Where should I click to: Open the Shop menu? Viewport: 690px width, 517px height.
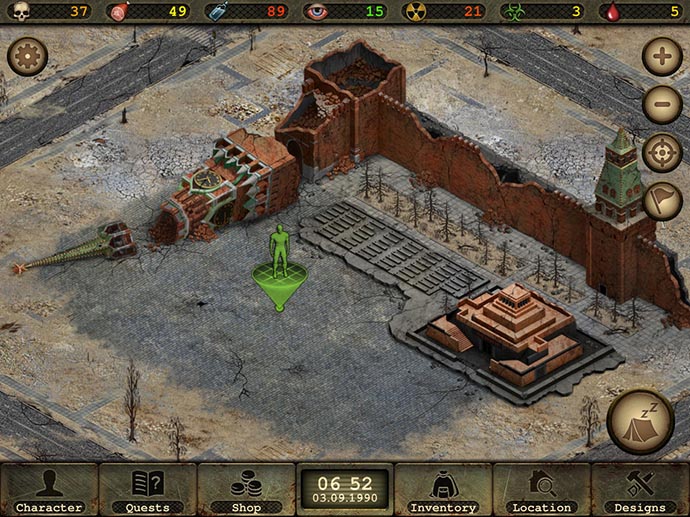click(245, 490)
